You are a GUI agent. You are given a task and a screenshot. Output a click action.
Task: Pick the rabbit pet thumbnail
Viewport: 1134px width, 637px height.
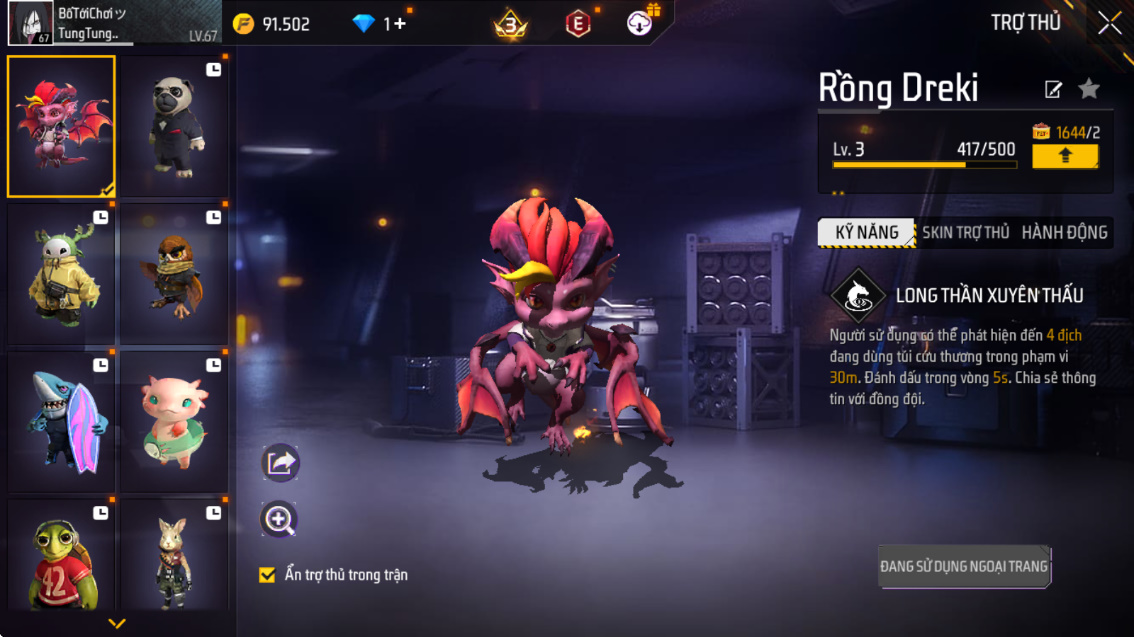(x=174, y=556)
